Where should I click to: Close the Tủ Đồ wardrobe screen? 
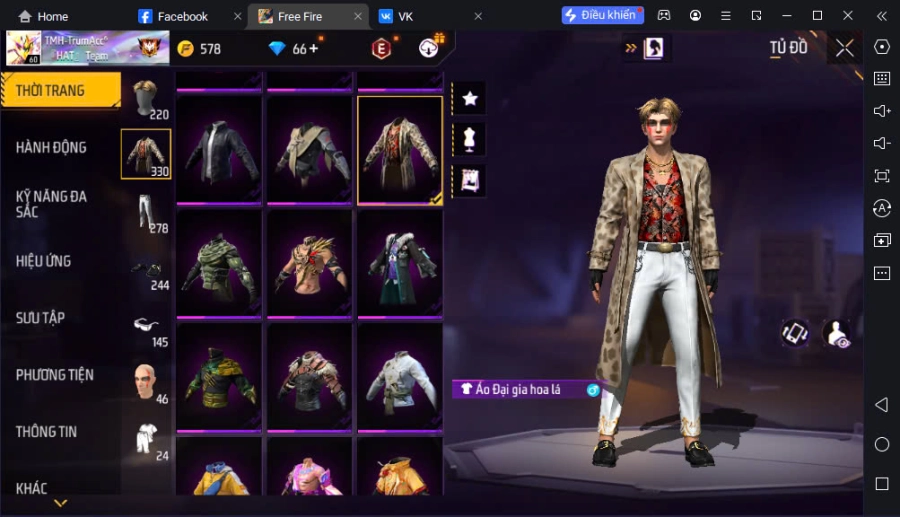(844, 48)
